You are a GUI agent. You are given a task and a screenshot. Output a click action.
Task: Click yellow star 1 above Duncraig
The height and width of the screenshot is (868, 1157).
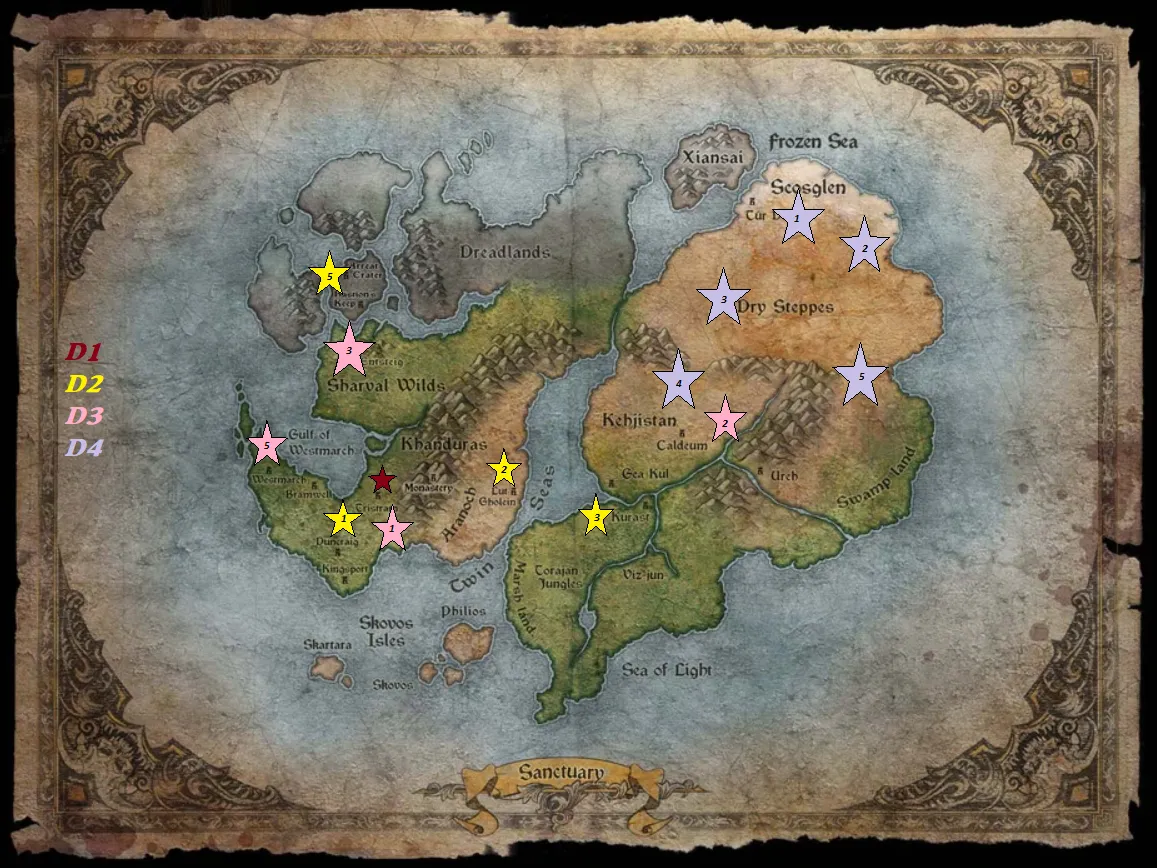343,519
